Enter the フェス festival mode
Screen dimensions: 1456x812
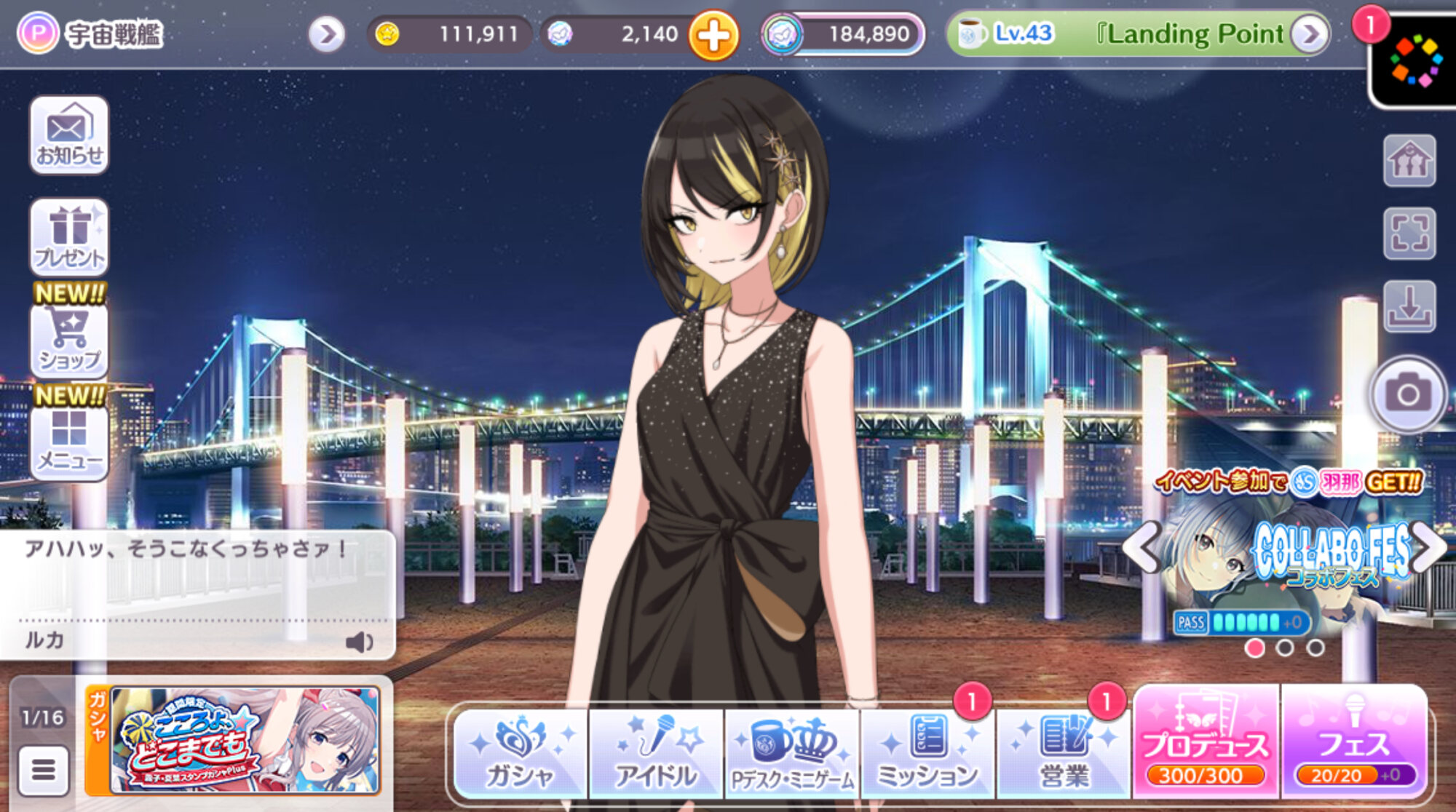coord(1354,742)
